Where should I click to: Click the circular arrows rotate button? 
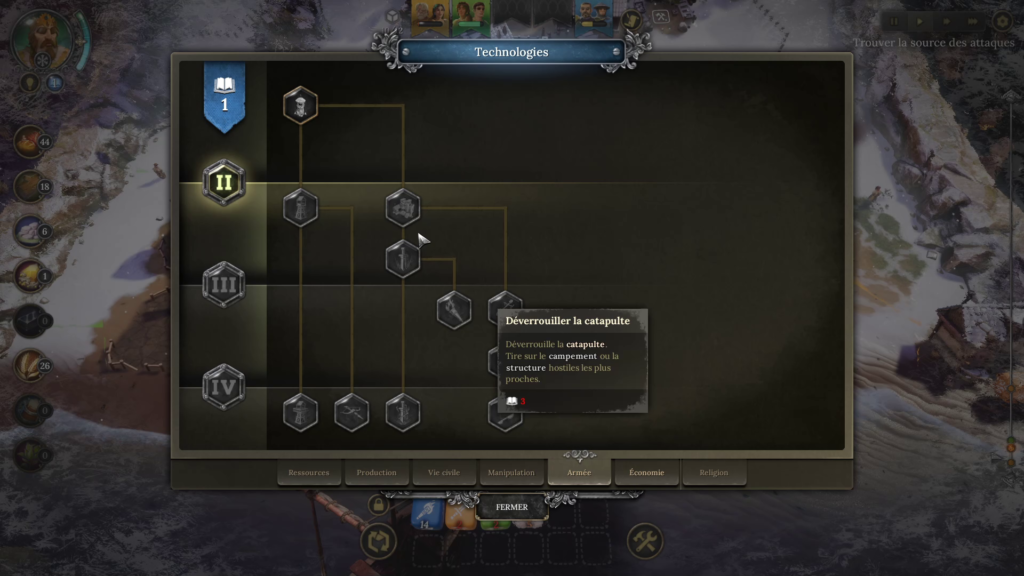pos(378,542)
